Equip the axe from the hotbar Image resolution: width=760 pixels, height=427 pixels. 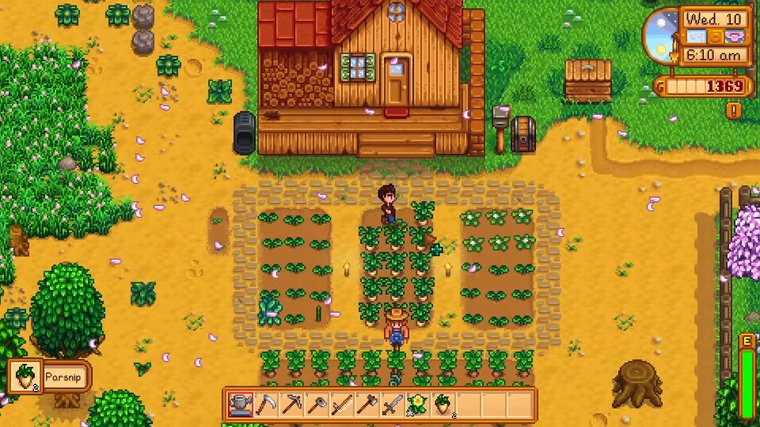(x=366, y=404)
